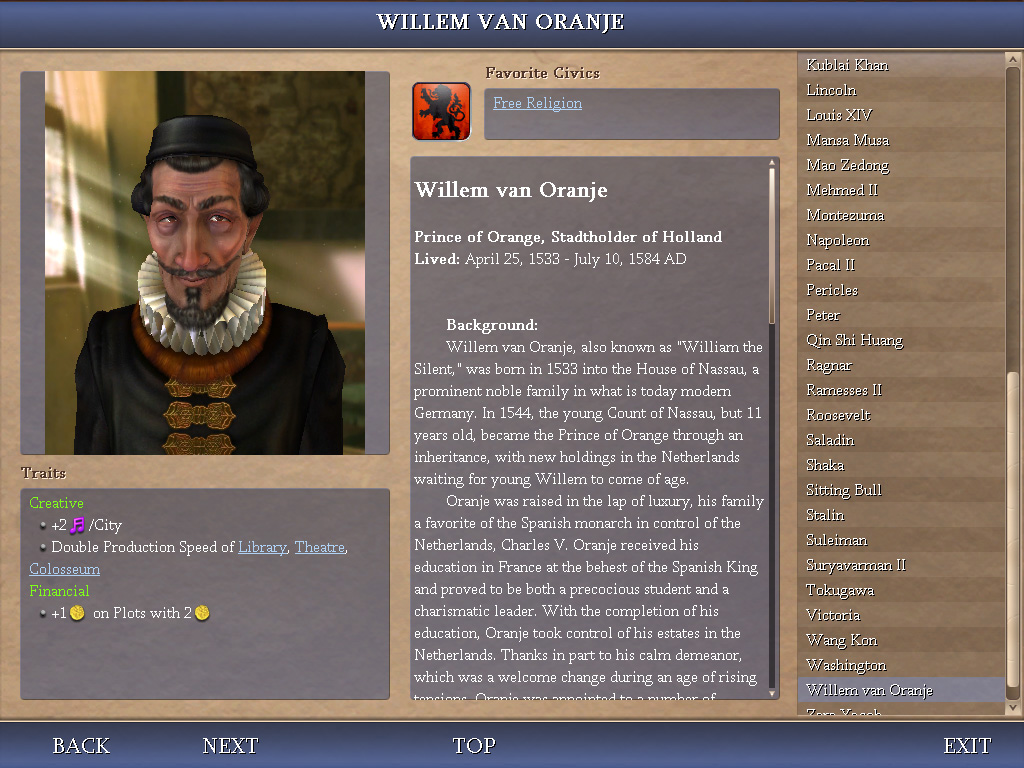
Task: Choose Qin Shi Huang from the list
Action: pyautogui.click(x=854, y=340)
